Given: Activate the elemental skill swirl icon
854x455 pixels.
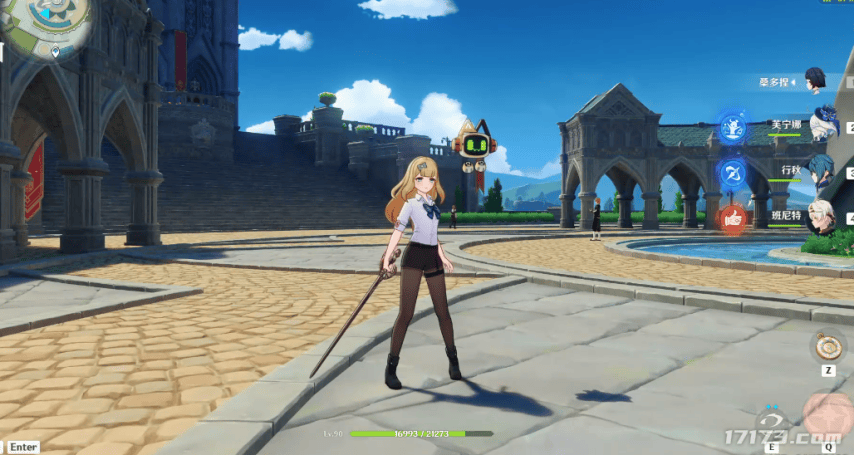Looking at the screenshot, I should tap(770, 422).
